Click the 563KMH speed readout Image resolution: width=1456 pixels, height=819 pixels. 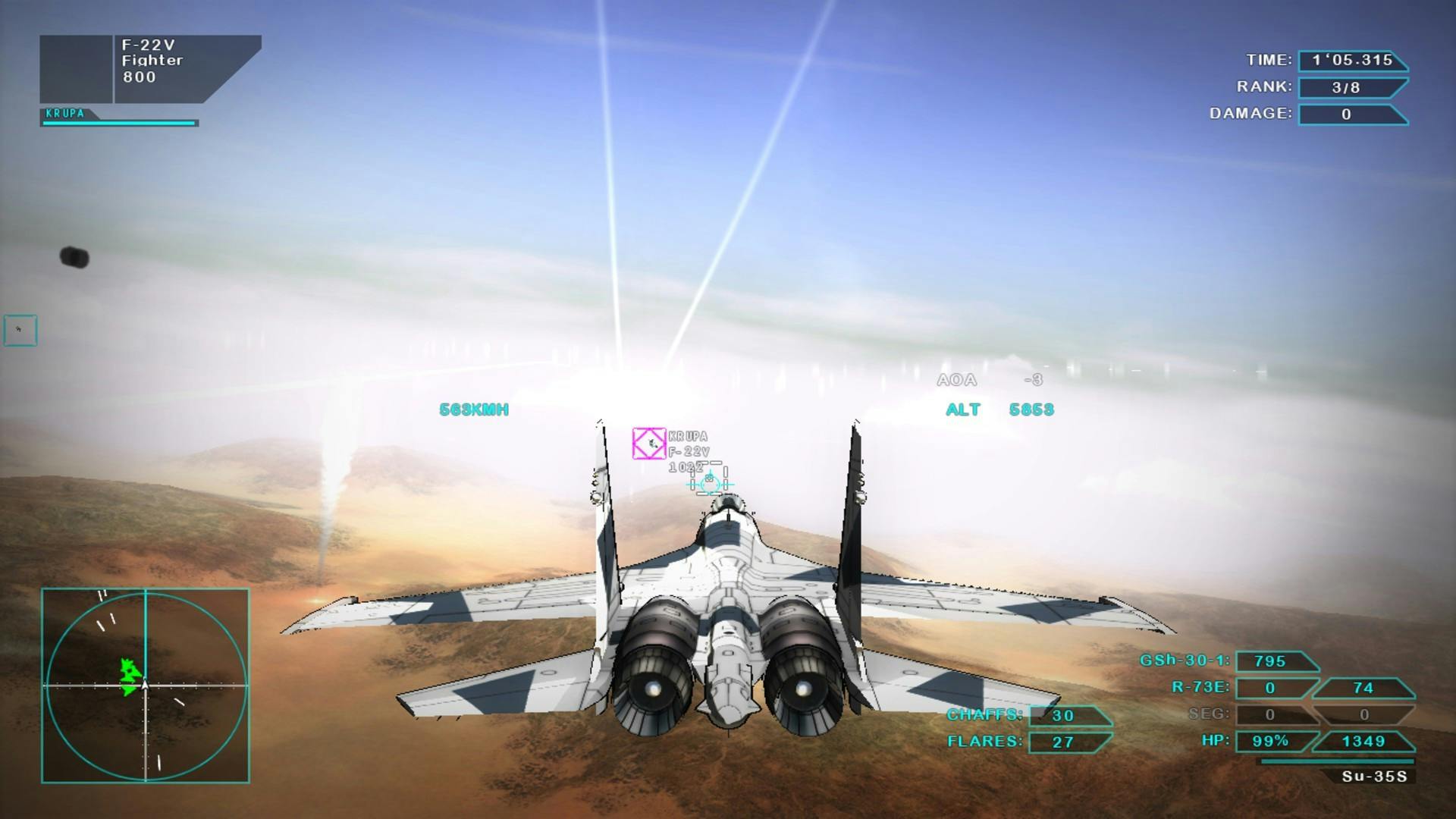[x=475, y=409]
